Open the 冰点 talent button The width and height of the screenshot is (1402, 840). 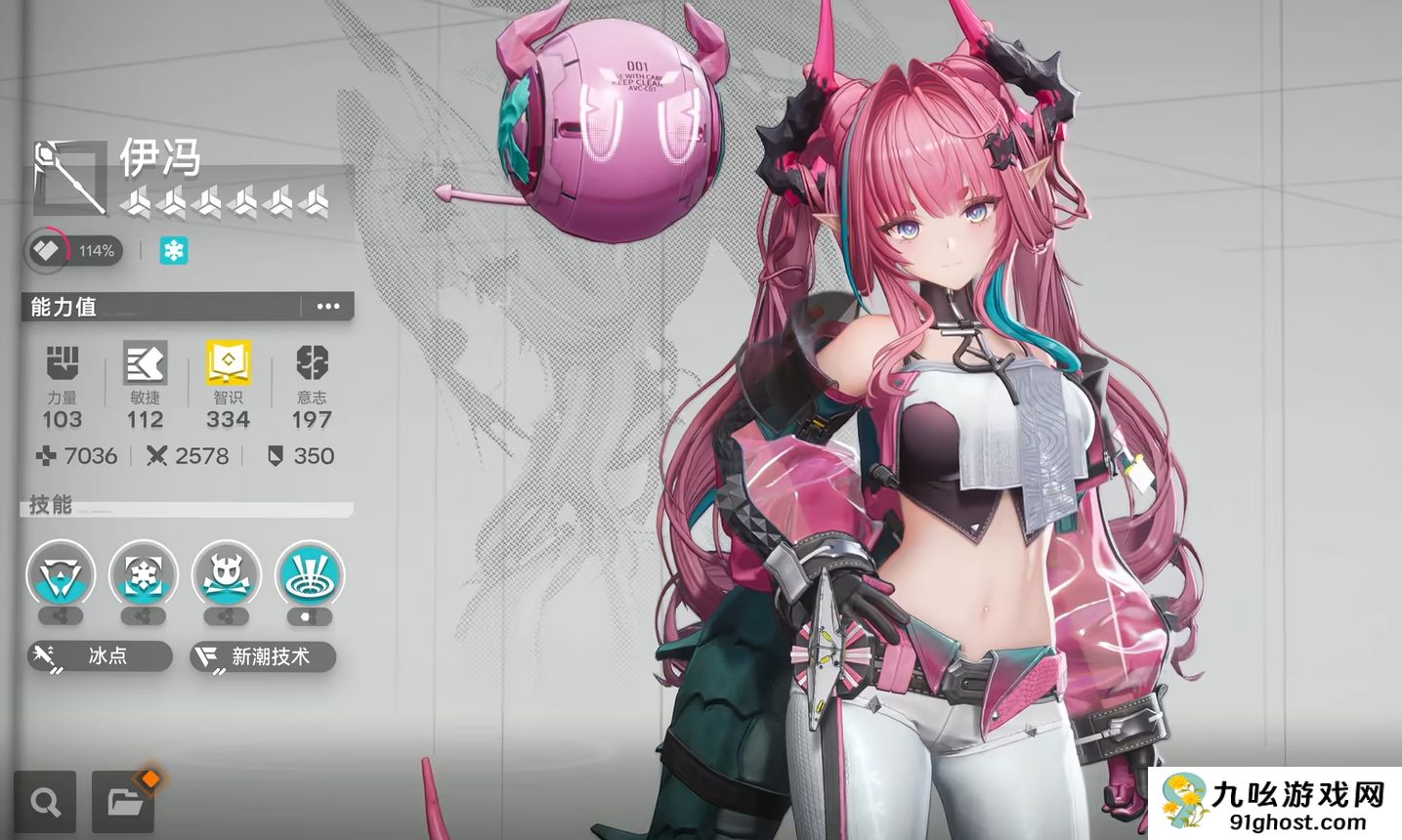coord(100,656)
